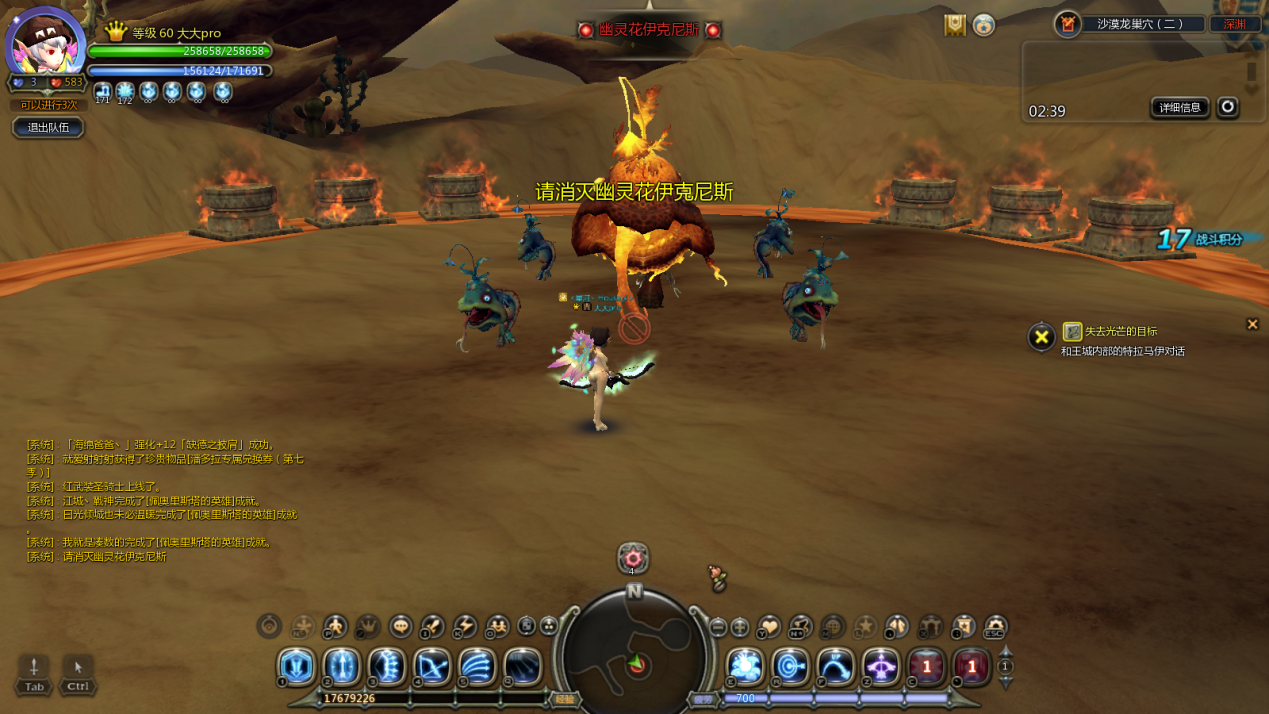Open the 详细信息 details panel

coord(1180,108)
